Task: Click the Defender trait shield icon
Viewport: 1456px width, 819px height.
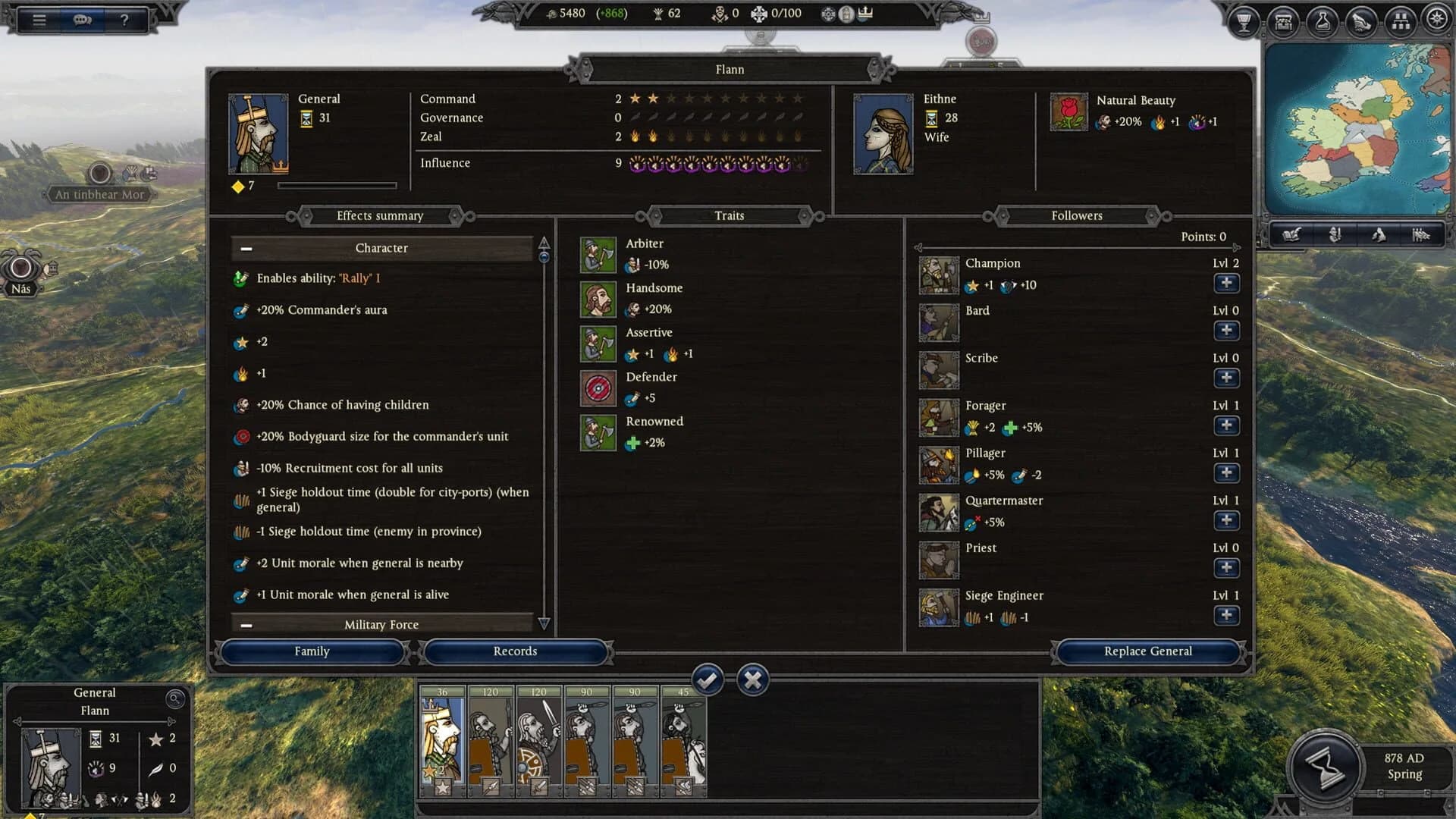Action: [598, 388]
